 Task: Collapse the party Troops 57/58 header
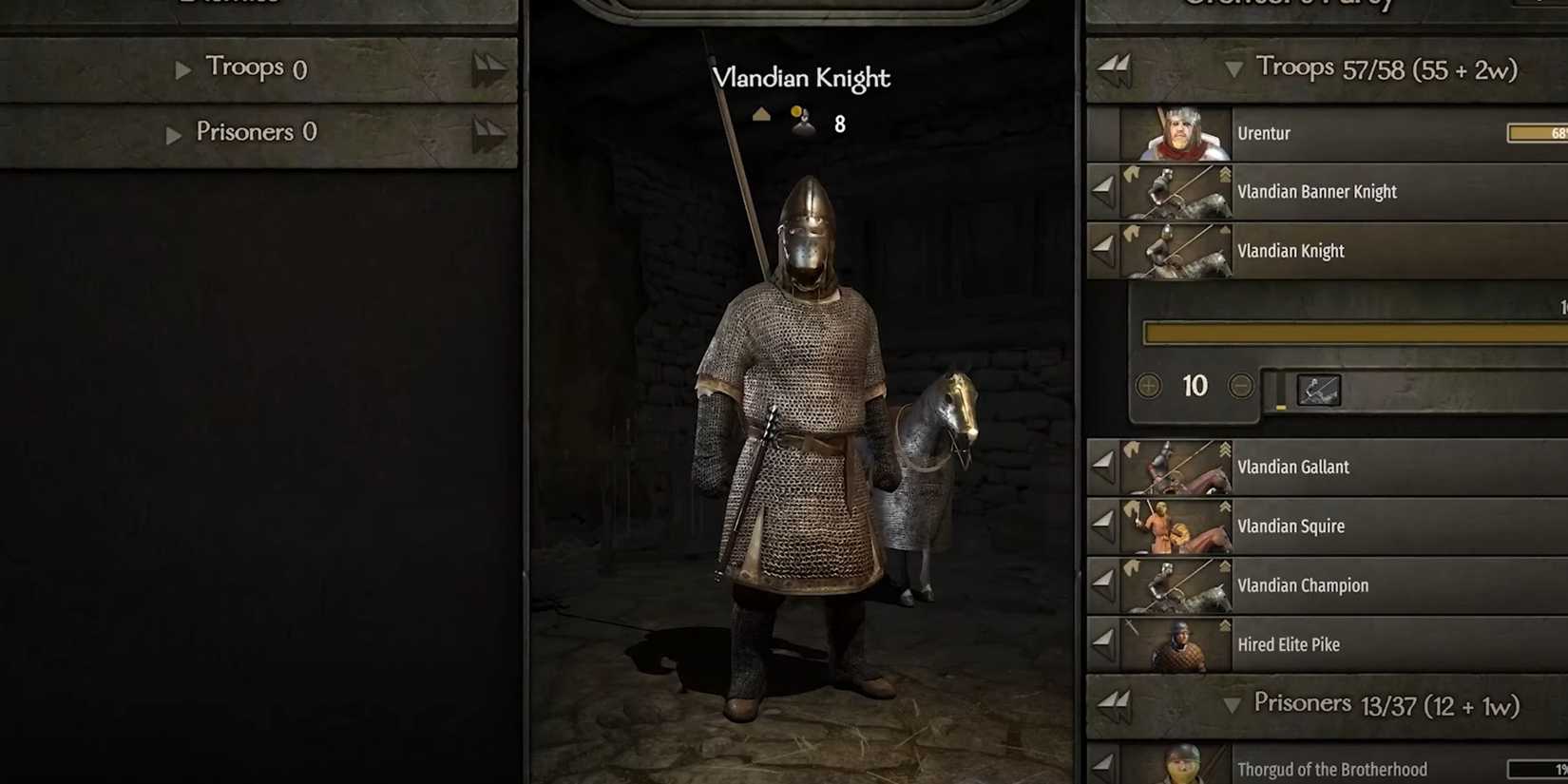coord(1233,69)
